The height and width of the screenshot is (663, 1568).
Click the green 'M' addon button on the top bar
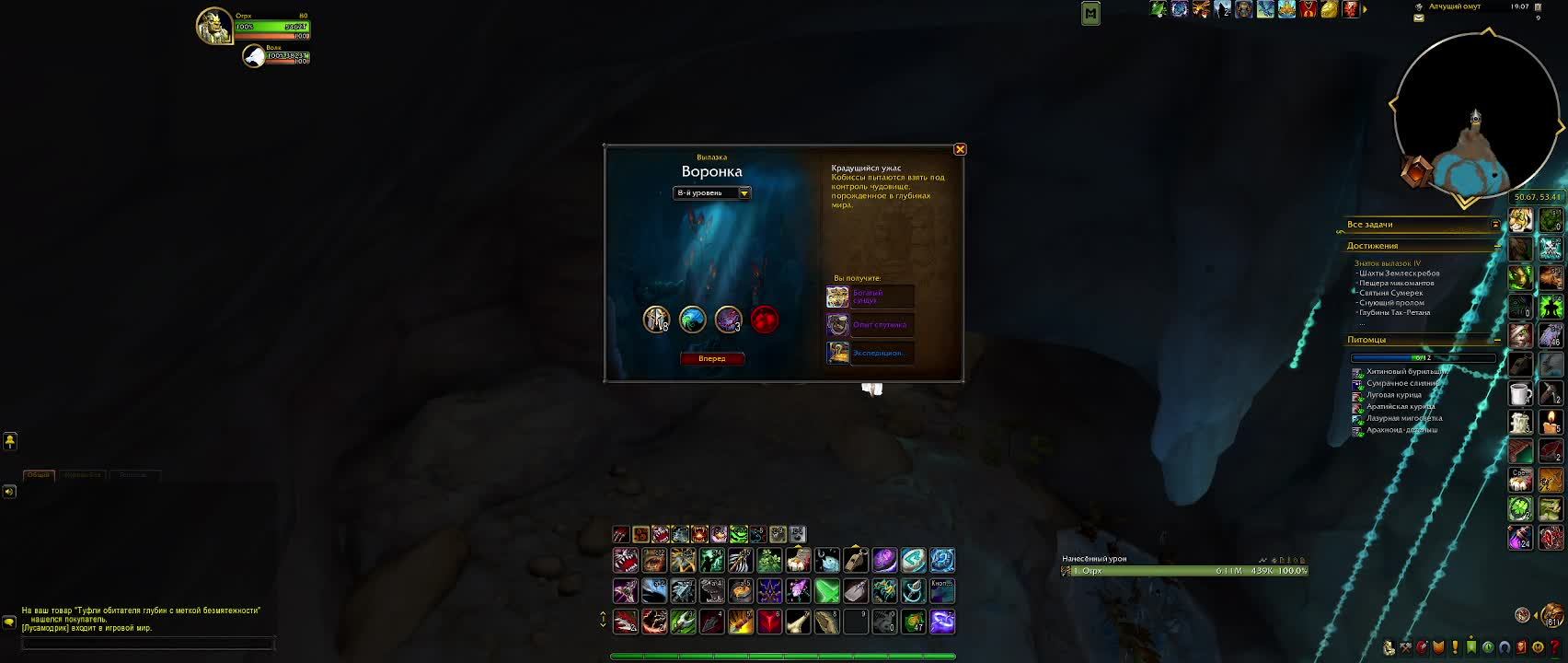[x=1091, y=13]
